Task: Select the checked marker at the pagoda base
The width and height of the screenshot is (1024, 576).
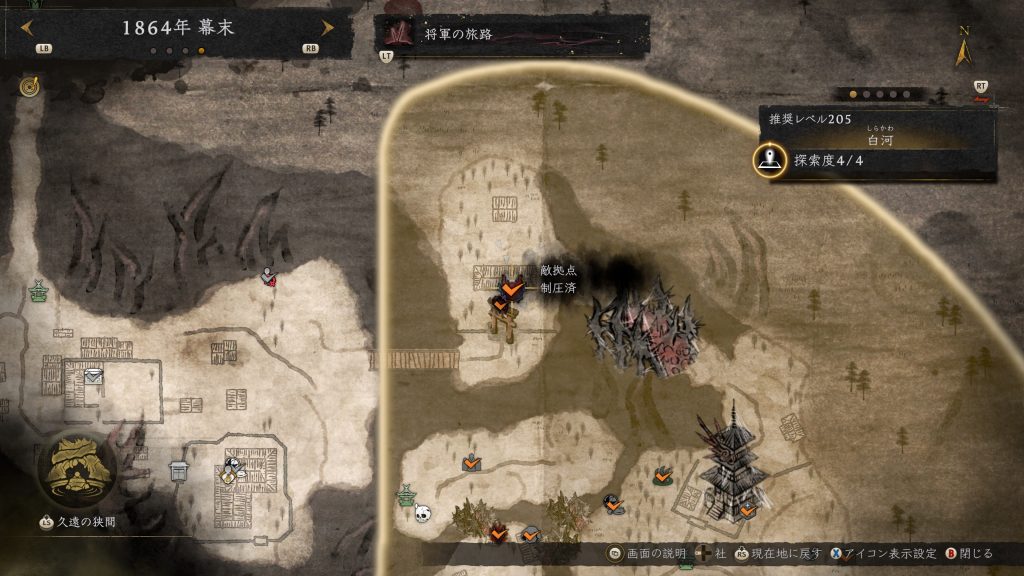Action: [x=747, y=510]
